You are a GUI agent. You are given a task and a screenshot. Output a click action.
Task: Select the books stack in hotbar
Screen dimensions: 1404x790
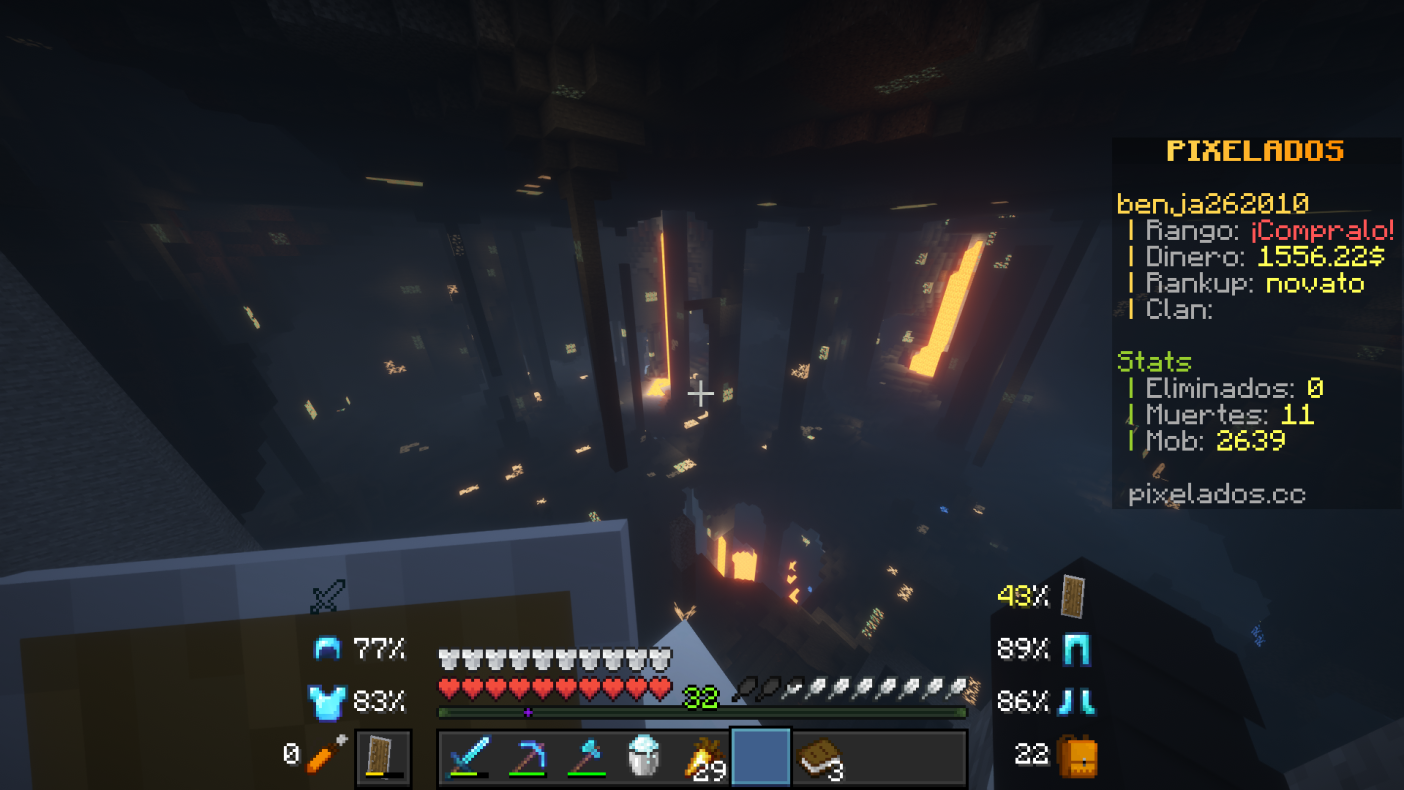(820, 758)
